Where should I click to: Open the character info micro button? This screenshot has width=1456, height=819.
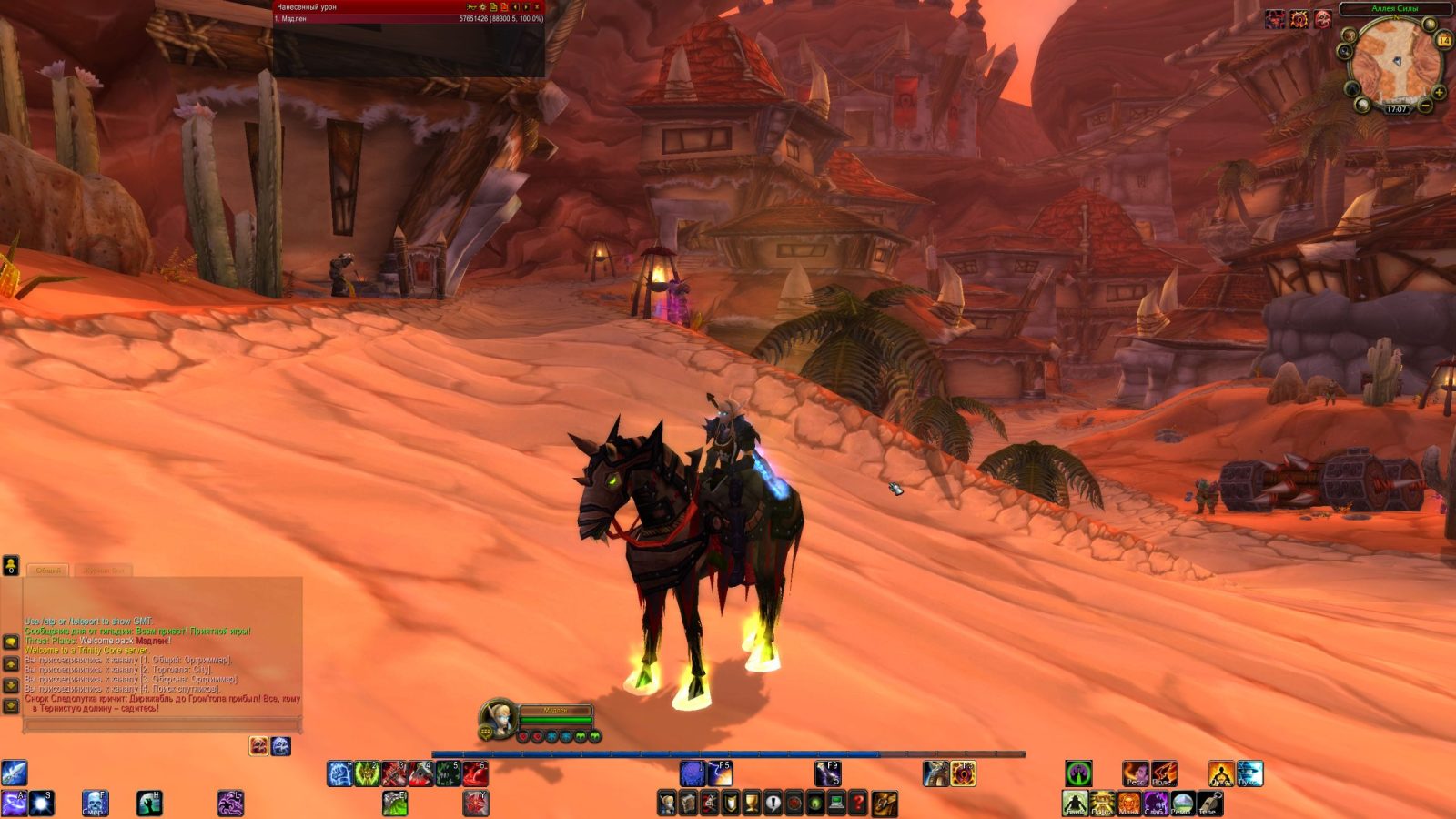[667, 804]
